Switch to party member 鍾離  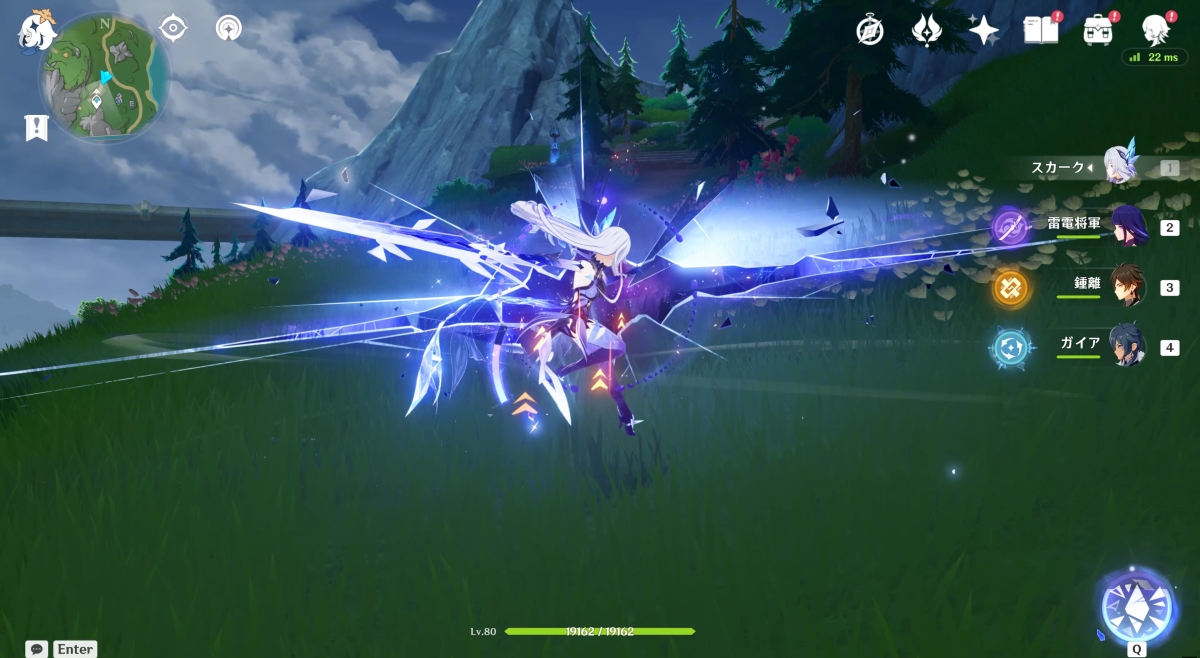coord(1127,287)
